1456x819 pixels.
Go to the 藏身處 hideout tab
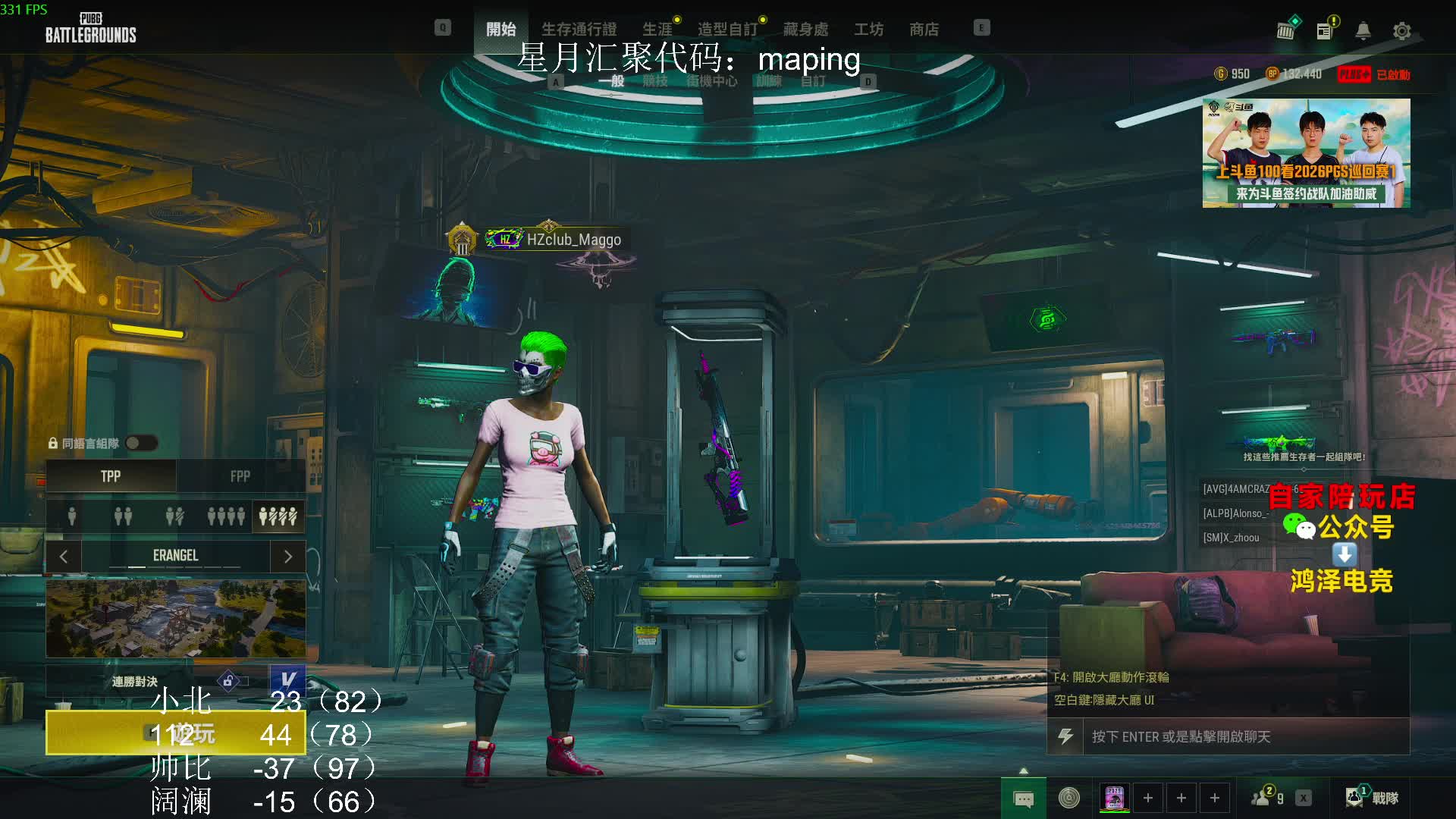[x=805, y=29]
